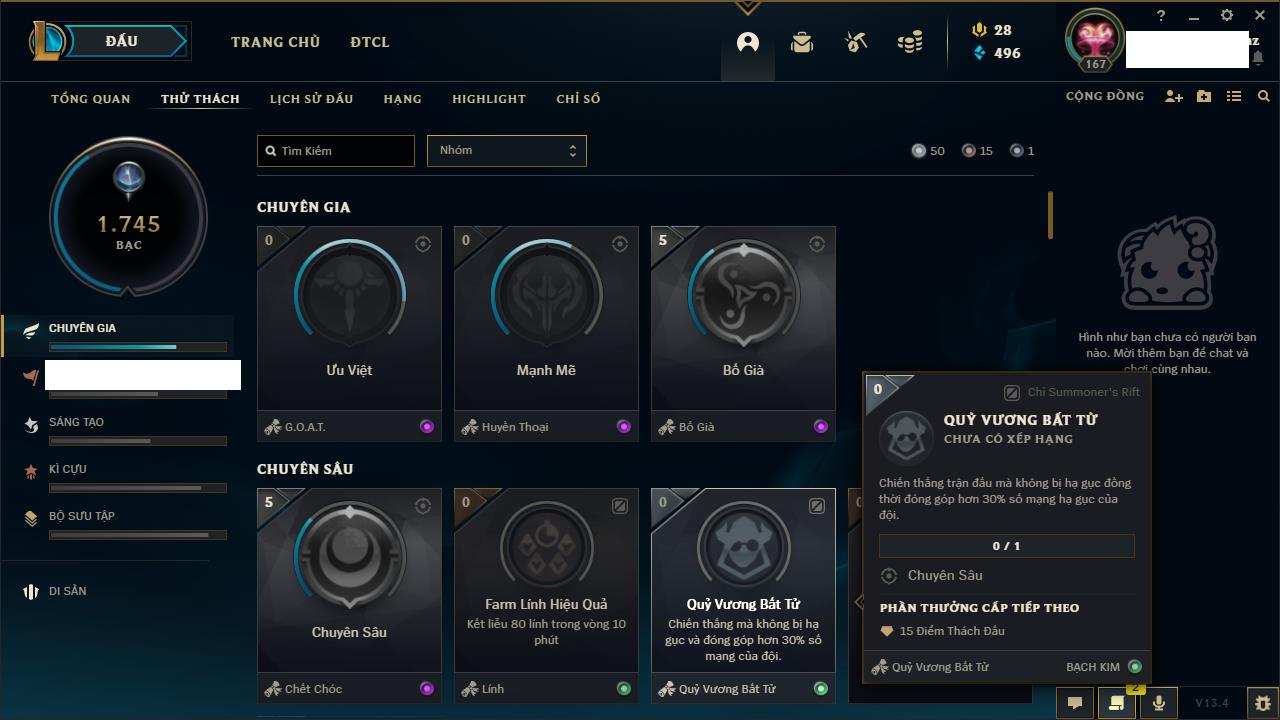Show the CHỈ SỐ stats tab
The image size is (1280, 720).
(578, 99)
